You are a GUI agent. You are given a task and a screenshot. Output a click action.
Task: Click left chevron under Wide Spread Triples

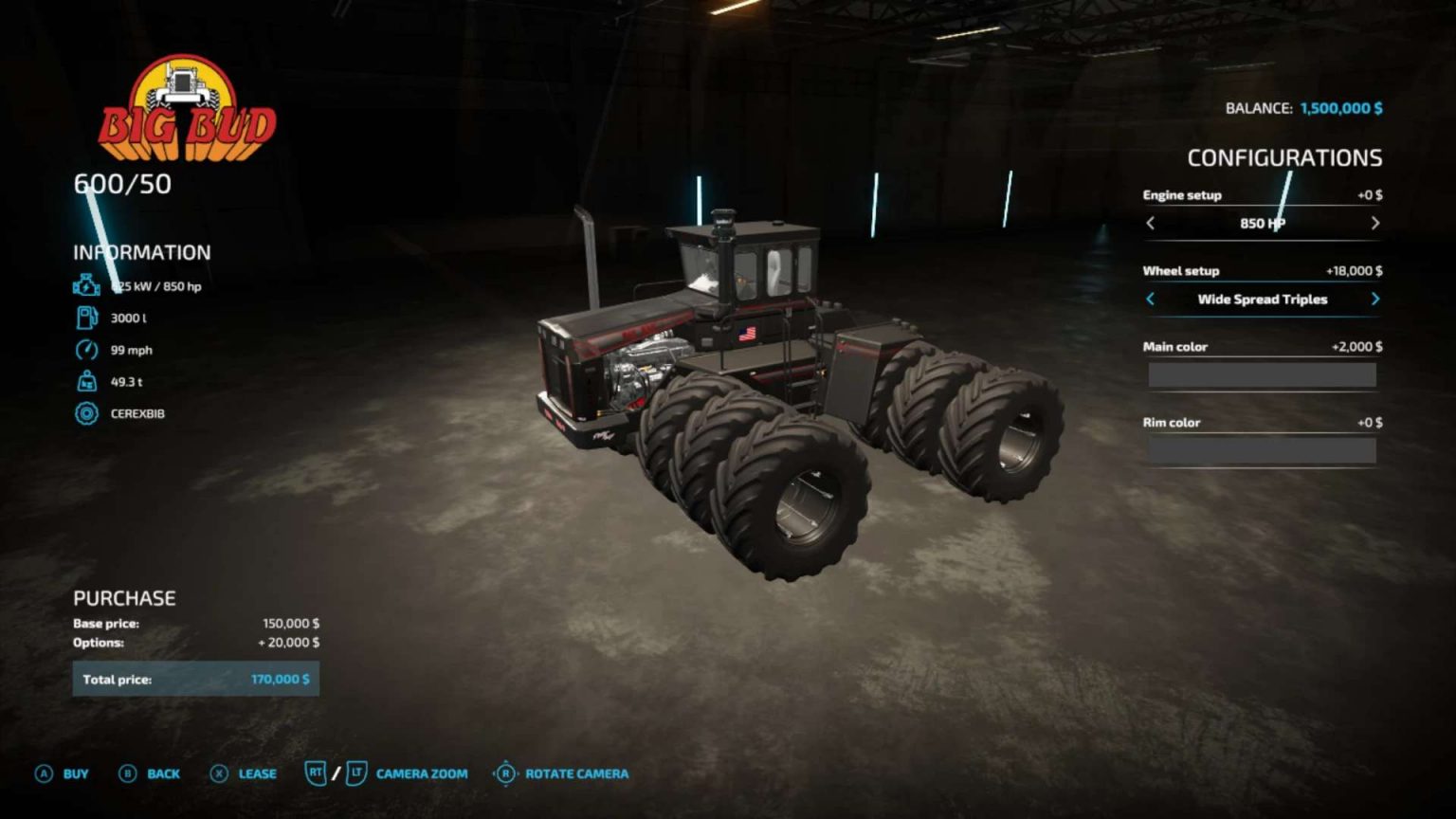tap(1150, 299)
